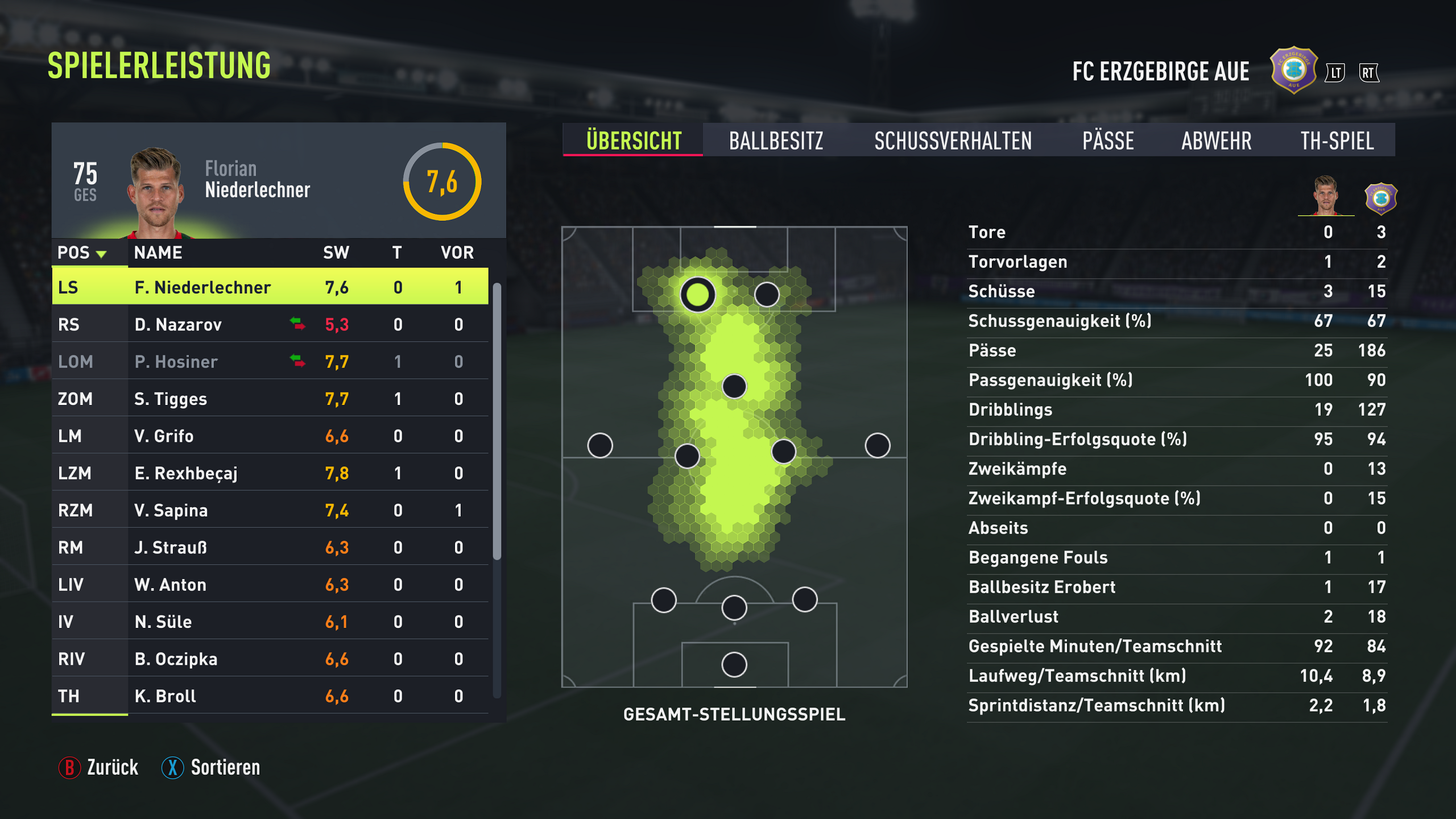Select V. Sapina's performance row
1456x819 pixels.
coord(270,510)
